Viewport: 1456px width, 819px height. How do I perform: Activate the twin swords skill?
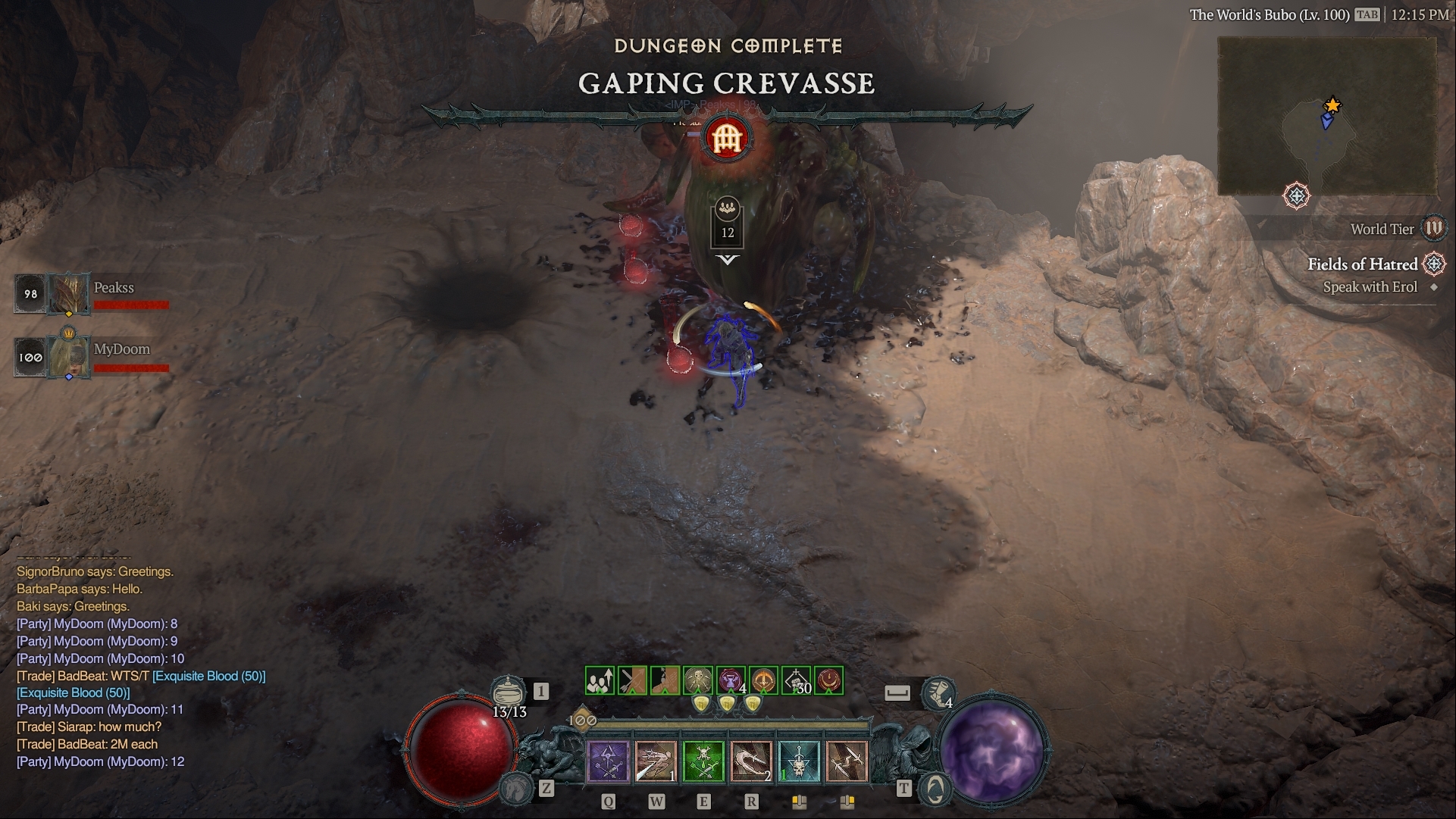click(x=847, y=761)
